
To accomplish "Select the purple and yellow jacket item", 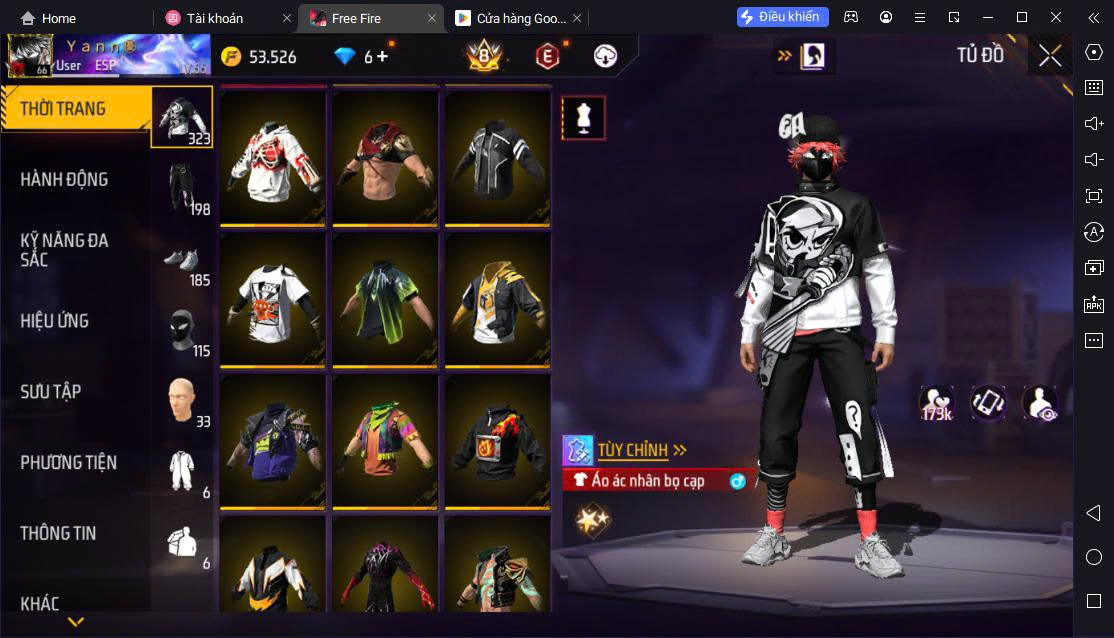I will (273, 440).
